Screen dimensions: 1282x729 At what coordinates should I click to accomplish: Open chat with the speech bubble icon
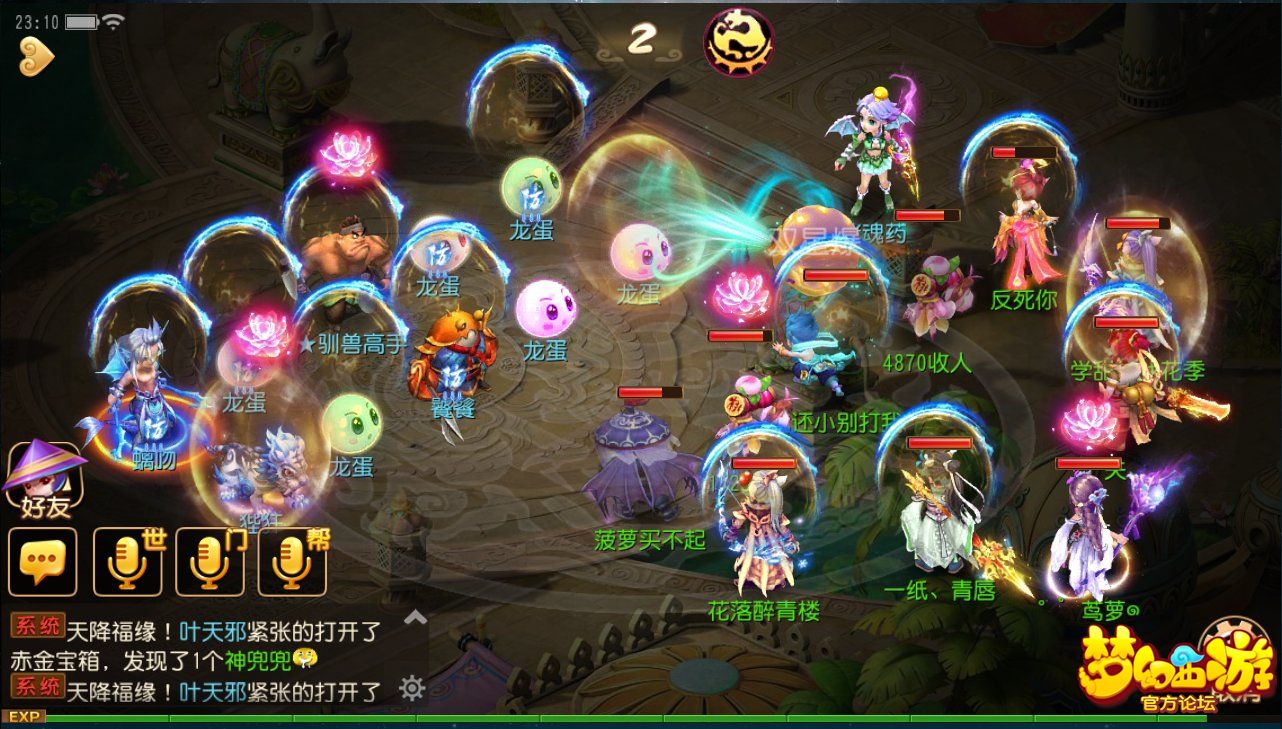pos(42,561)
